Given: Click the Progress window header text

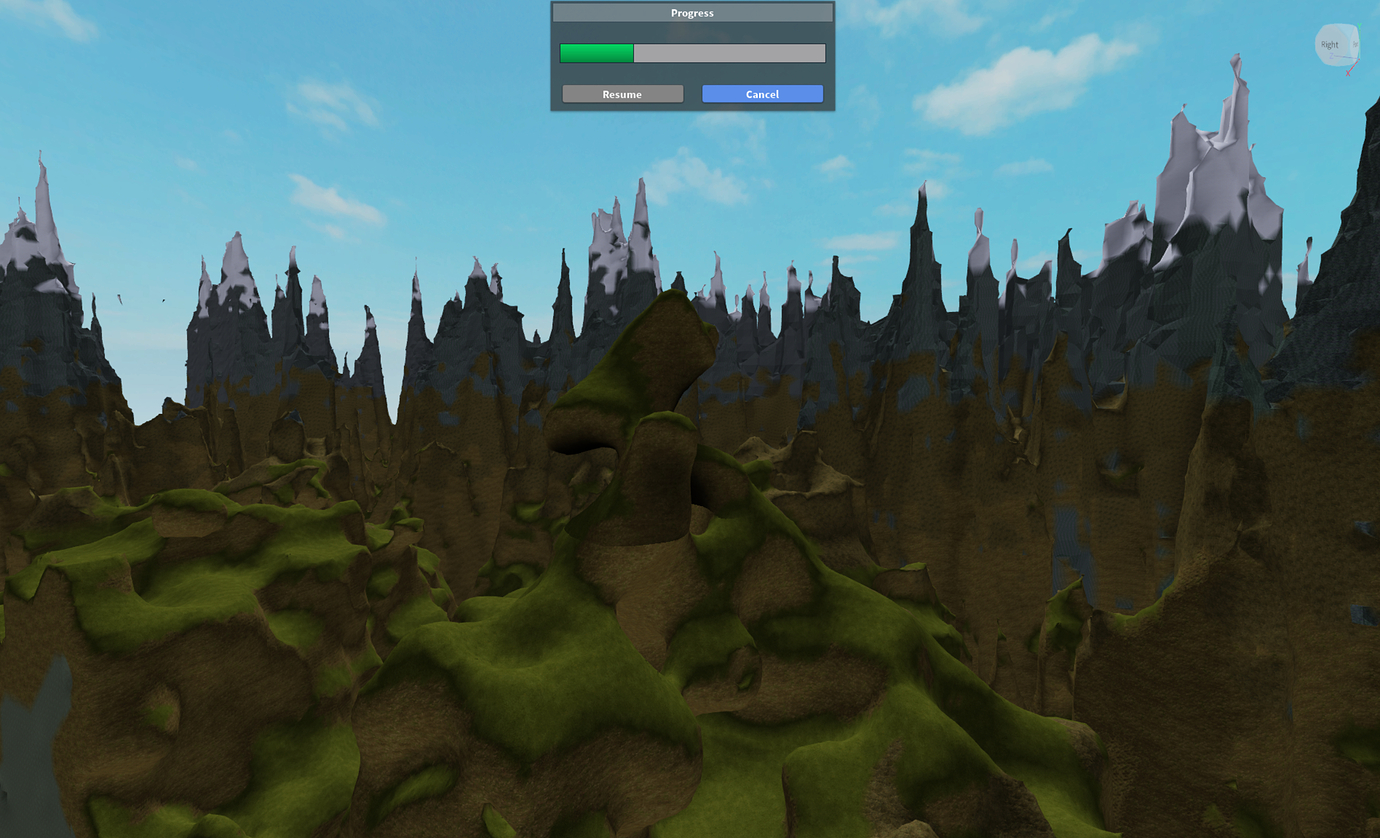Looking at the screenshot, I should coord(692,12).
